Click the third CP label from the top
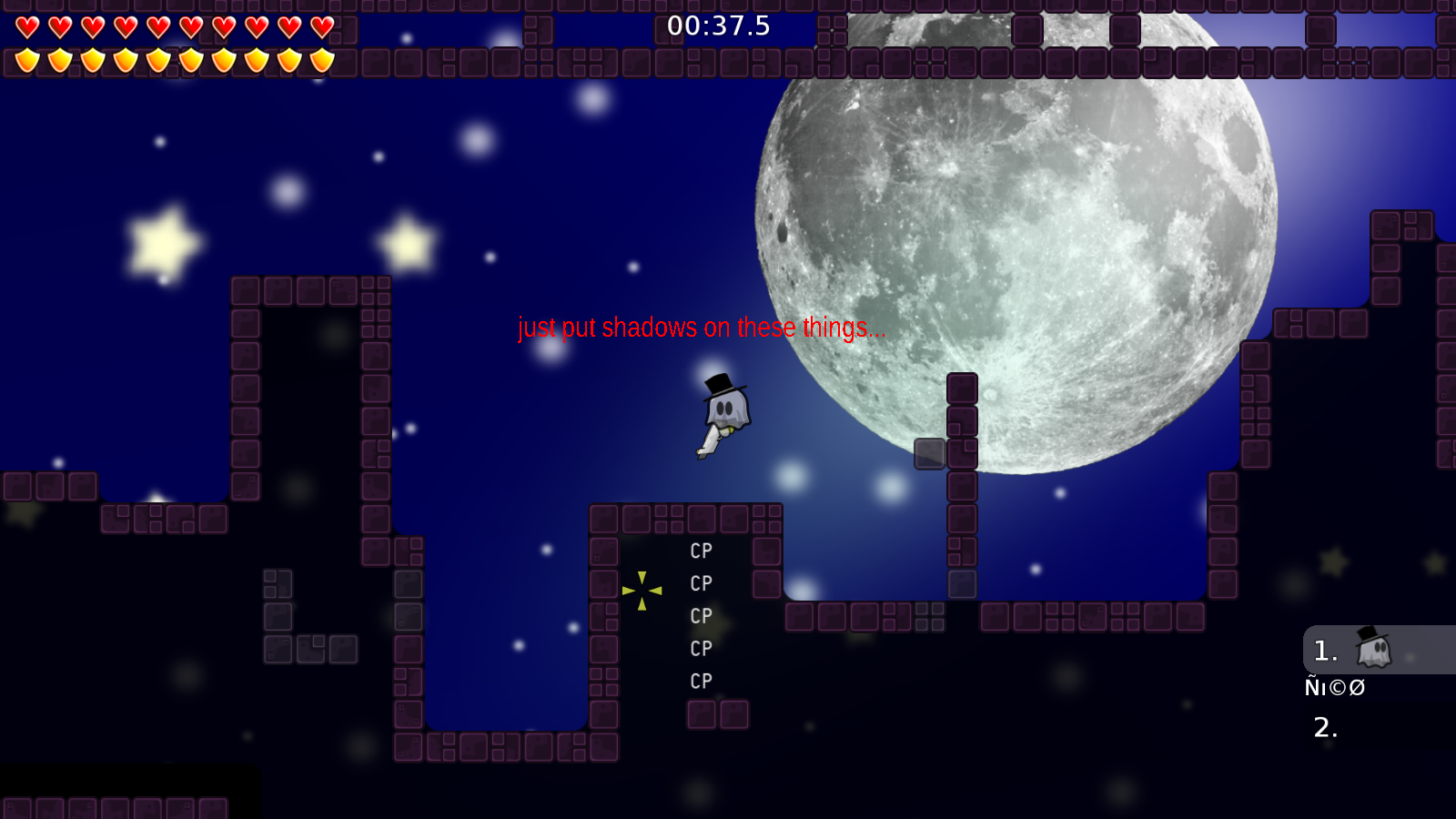Viewport: 1456px width, 819px height. pos(701,616)
